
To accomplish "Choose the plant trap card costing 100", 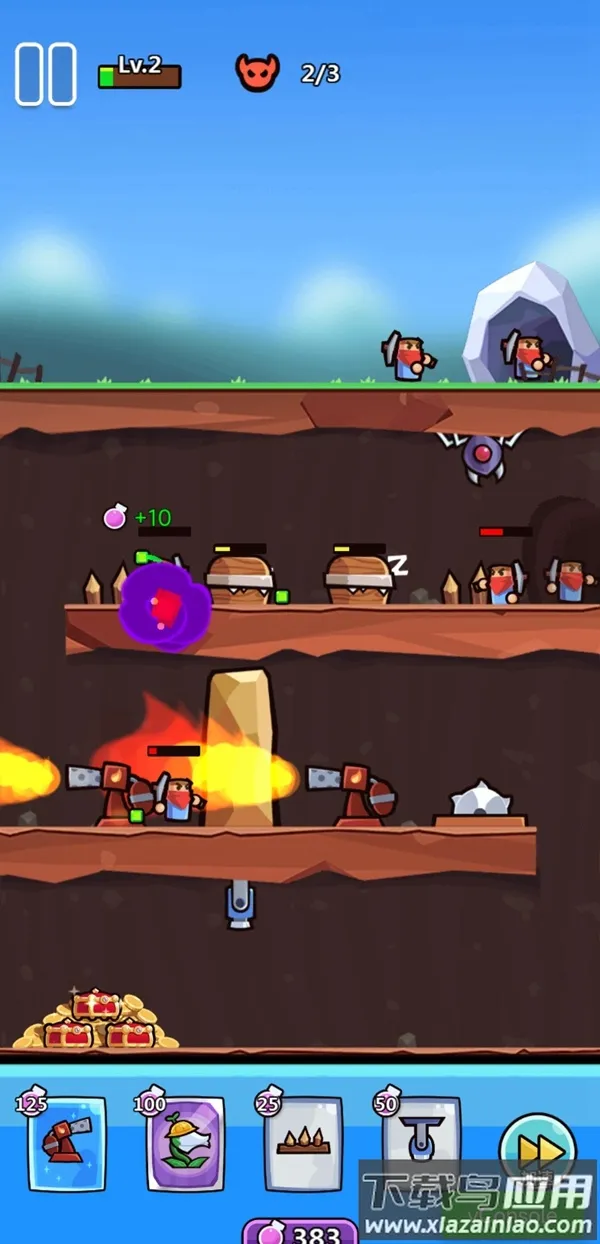I will (x=185, y=1143).
